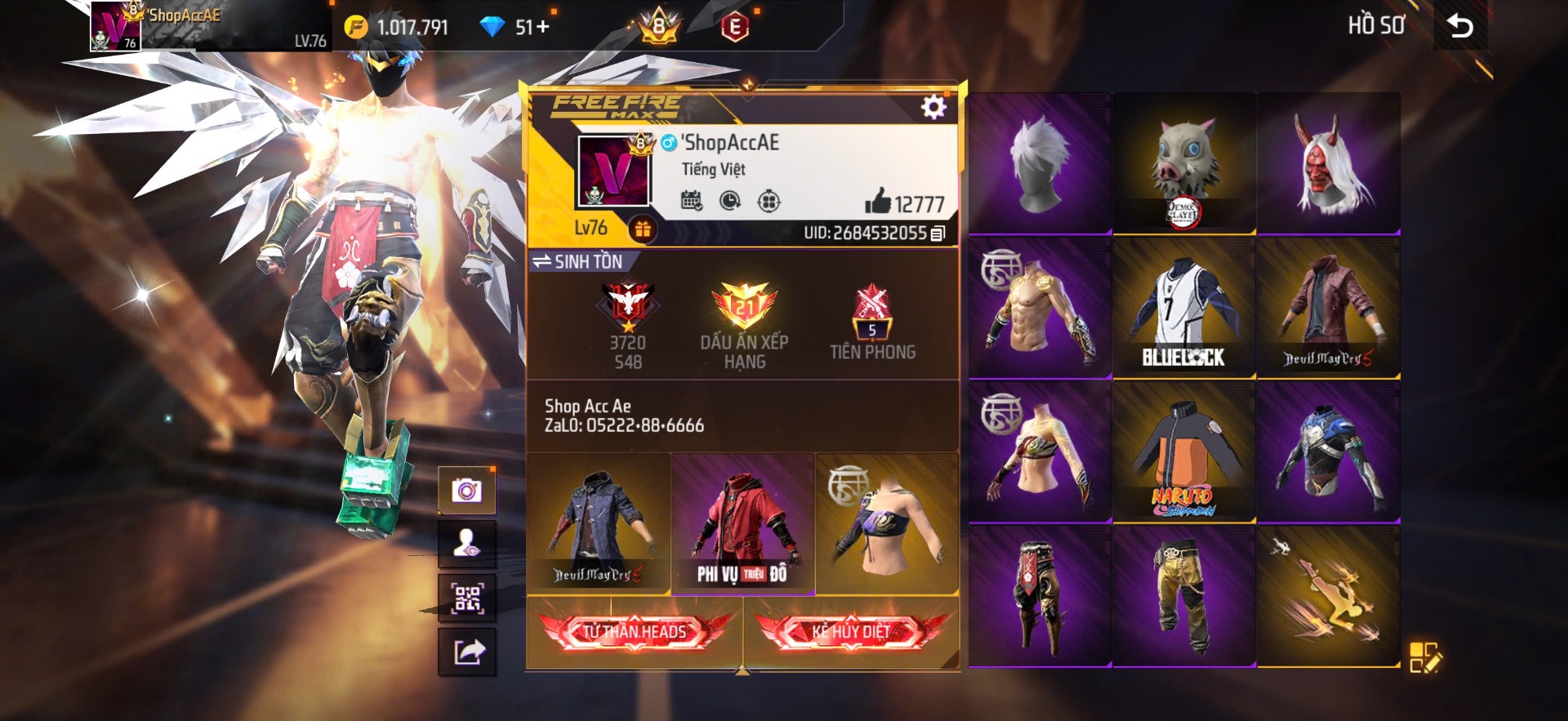1568x721 pixels.
Task: Select the Naruto jacket item
Action: pyautogui.click(x=1183, y=452)
